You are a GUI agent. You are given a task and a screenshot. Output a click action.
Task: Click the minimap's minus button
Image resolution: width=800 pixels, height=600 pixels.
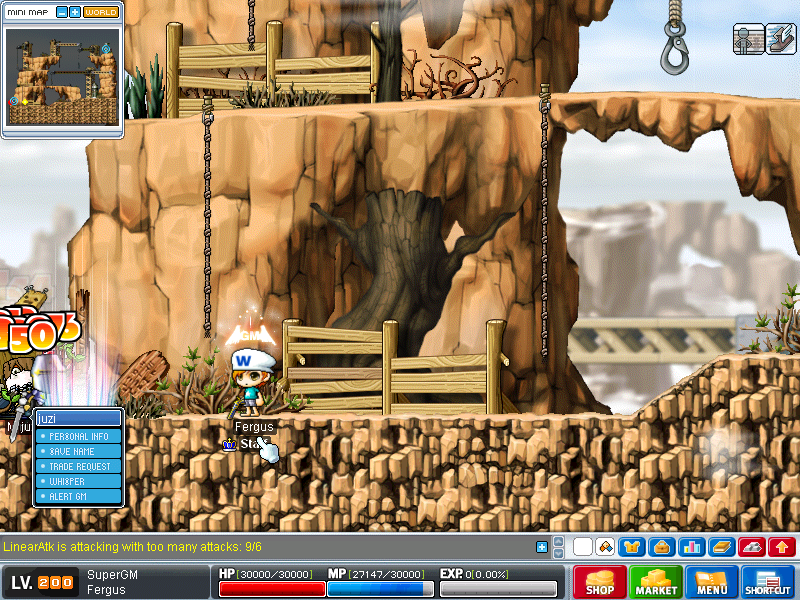(62, 12)
